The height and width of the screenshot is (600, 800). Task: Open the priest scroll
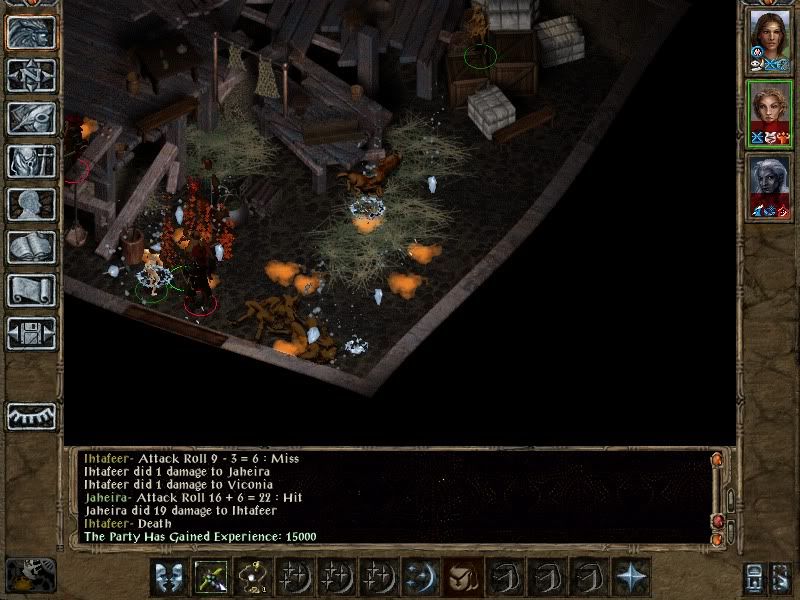(31, 290)
